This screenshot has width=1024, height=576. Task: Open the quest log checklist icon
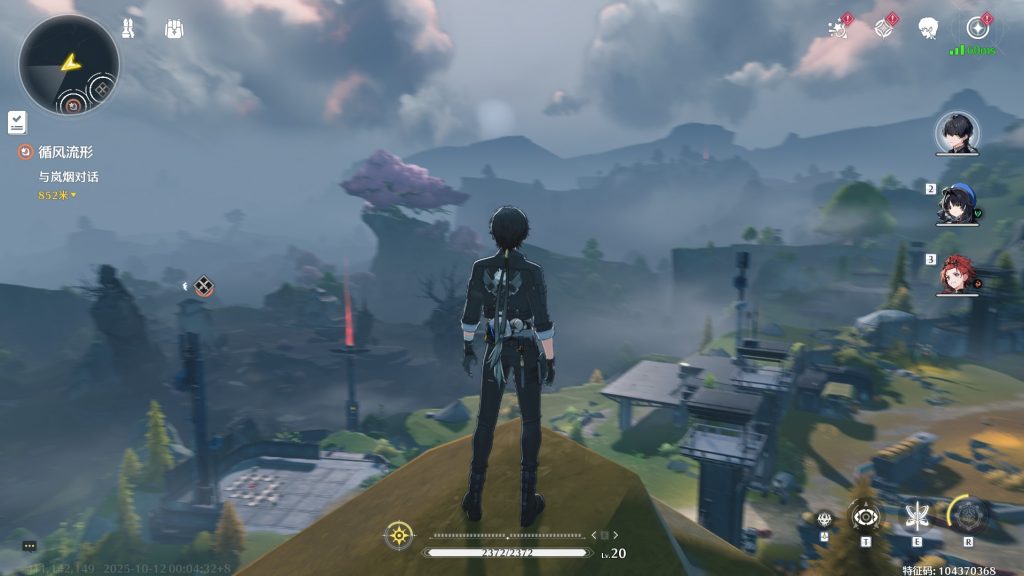(17, 122)
